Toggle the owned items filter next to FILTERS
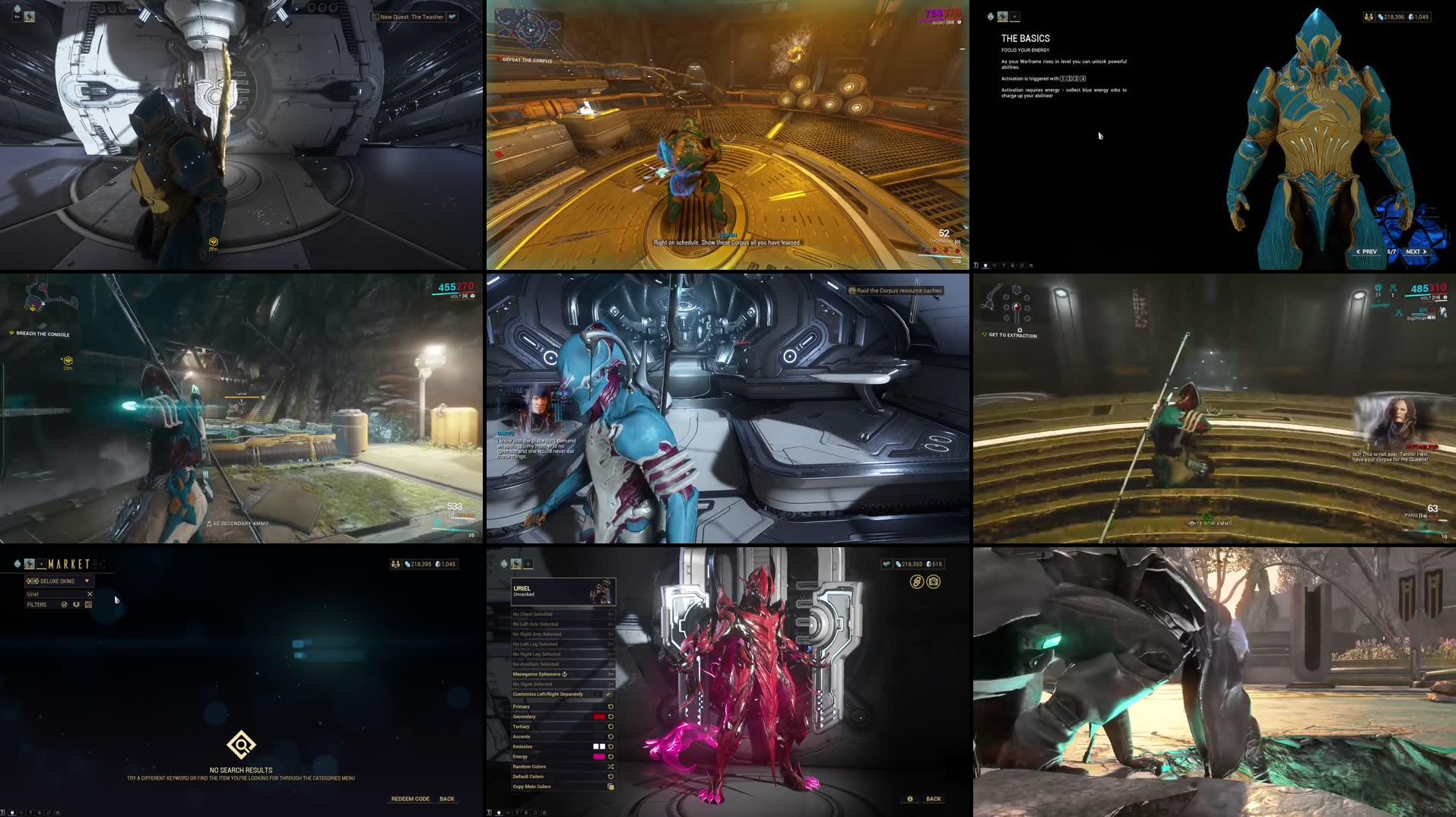 coord(64,604)
